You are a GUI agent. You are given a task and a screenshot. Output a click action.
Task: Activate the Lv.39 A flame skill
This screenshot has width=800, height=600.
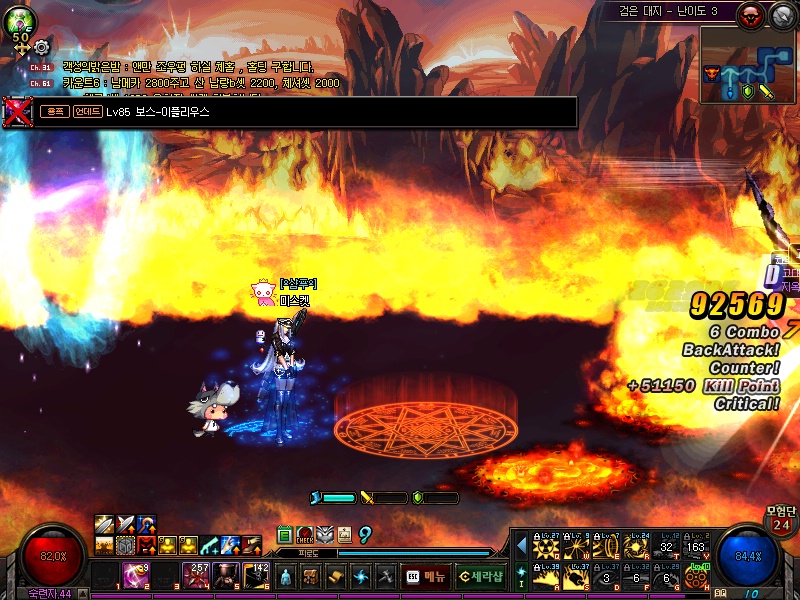pyautogui.click(x=545, y=576)
